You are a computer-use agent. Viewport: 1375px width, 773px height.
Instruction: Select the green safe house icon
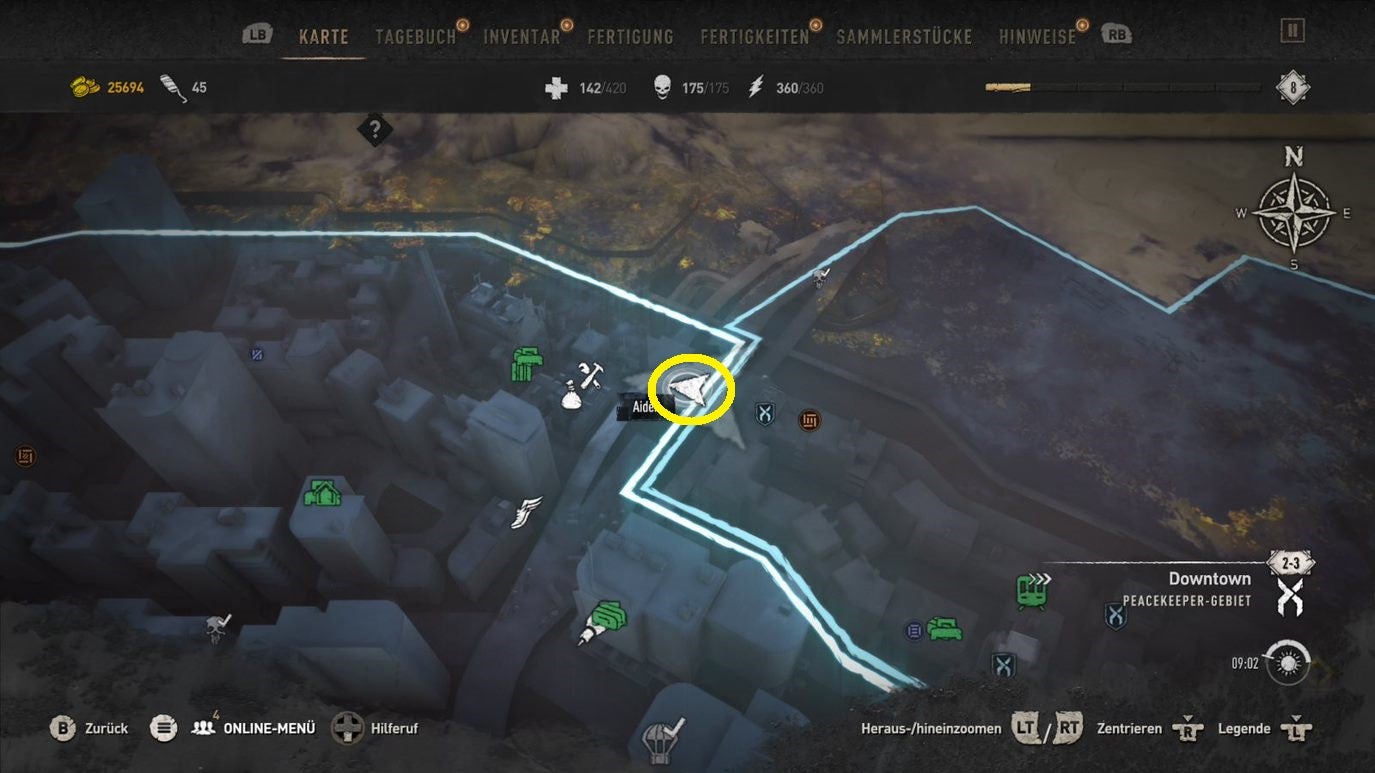tap(322, 493)
